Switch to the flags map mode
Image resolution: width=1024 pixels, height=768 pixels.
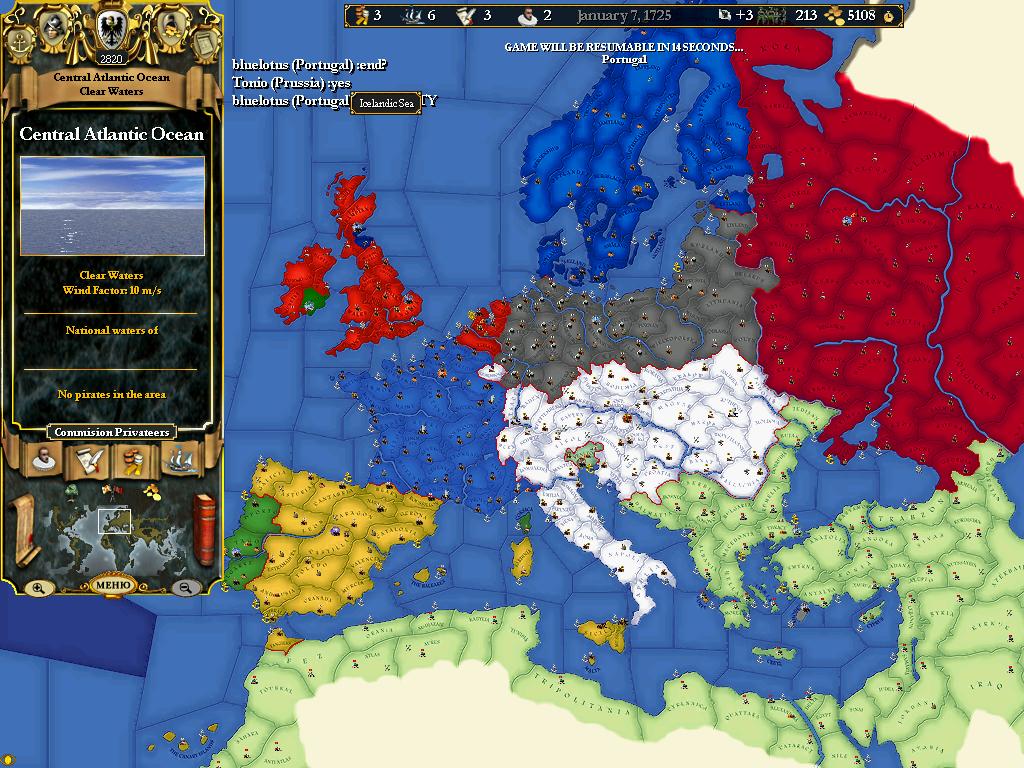tap(110, 489)
